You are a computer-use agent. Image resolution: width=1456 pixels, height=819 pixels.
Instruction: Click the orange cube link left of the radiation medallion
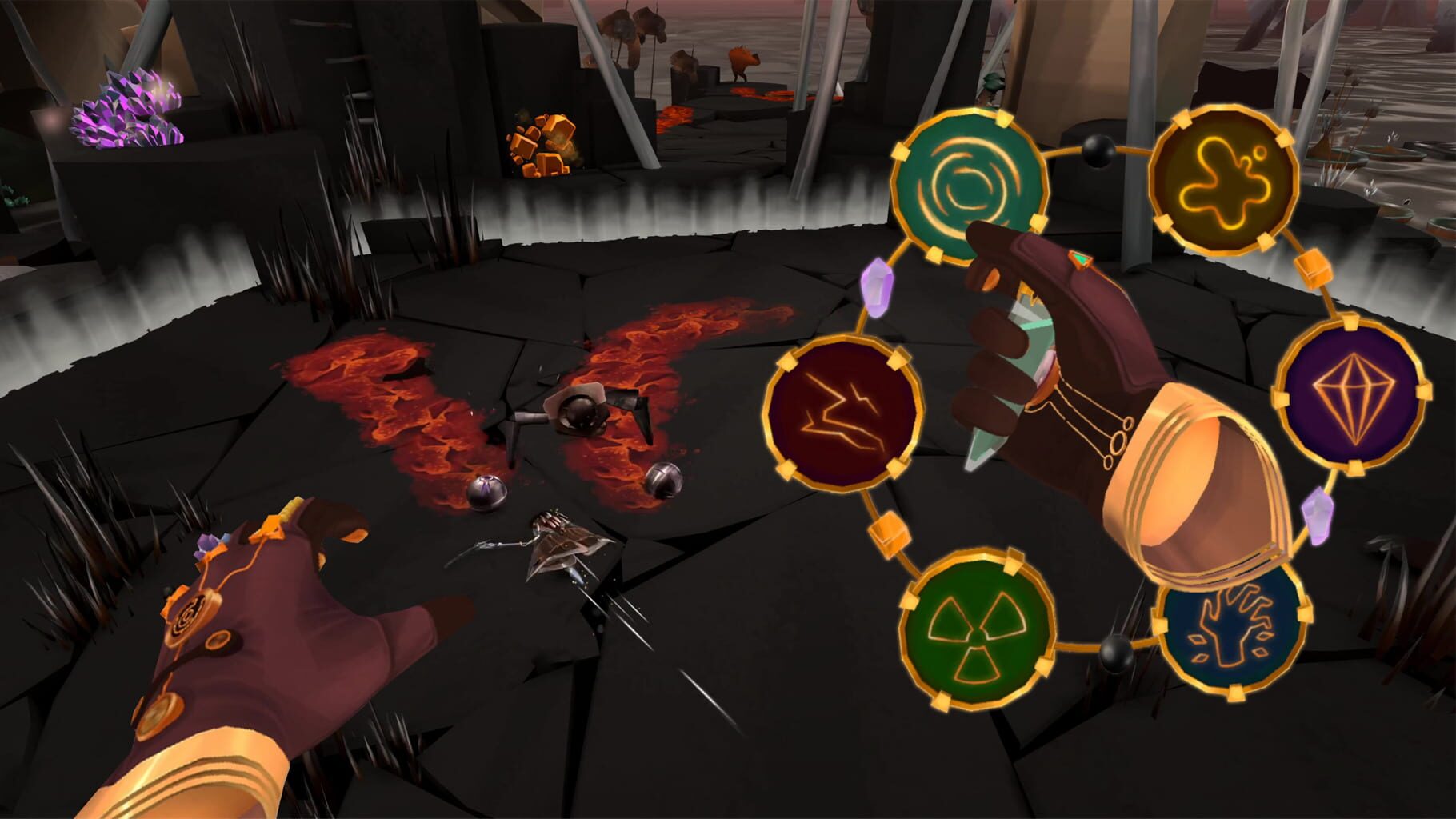(888, 534)
